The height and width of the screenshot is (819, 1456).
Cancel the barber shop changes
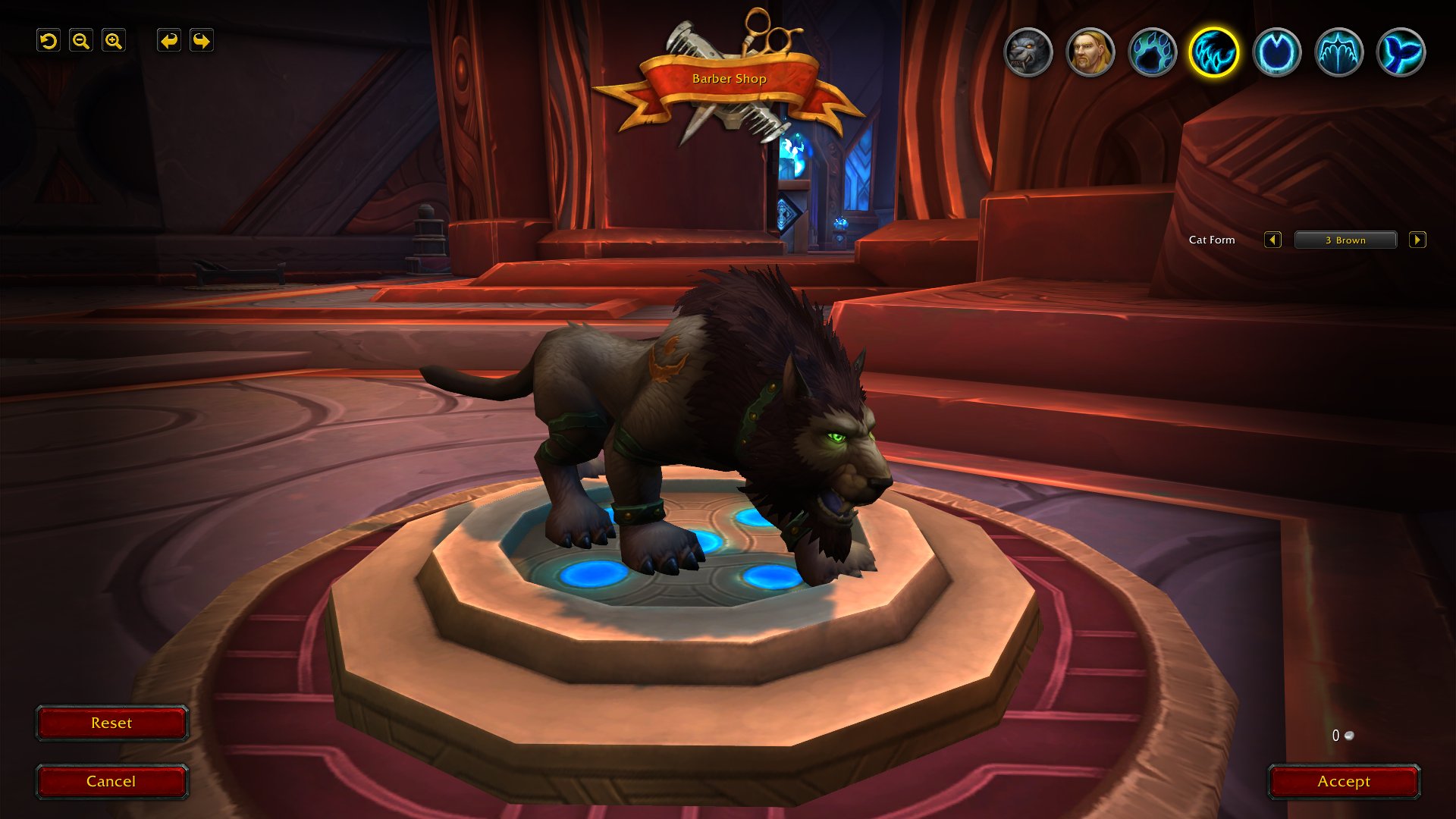click(111, 782)
